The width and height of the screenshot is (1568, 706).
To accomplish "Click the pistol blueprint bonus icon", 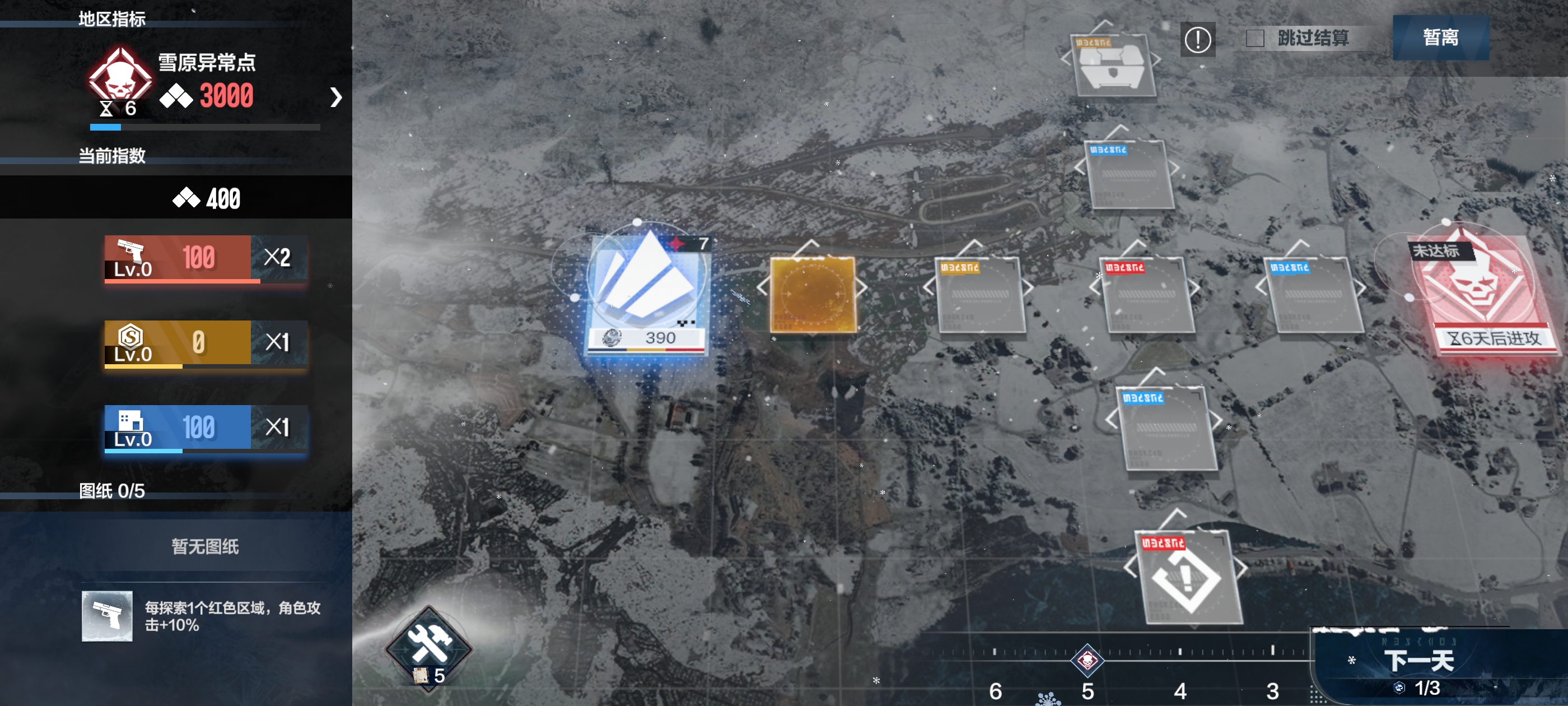I will (x=107, y=616).
